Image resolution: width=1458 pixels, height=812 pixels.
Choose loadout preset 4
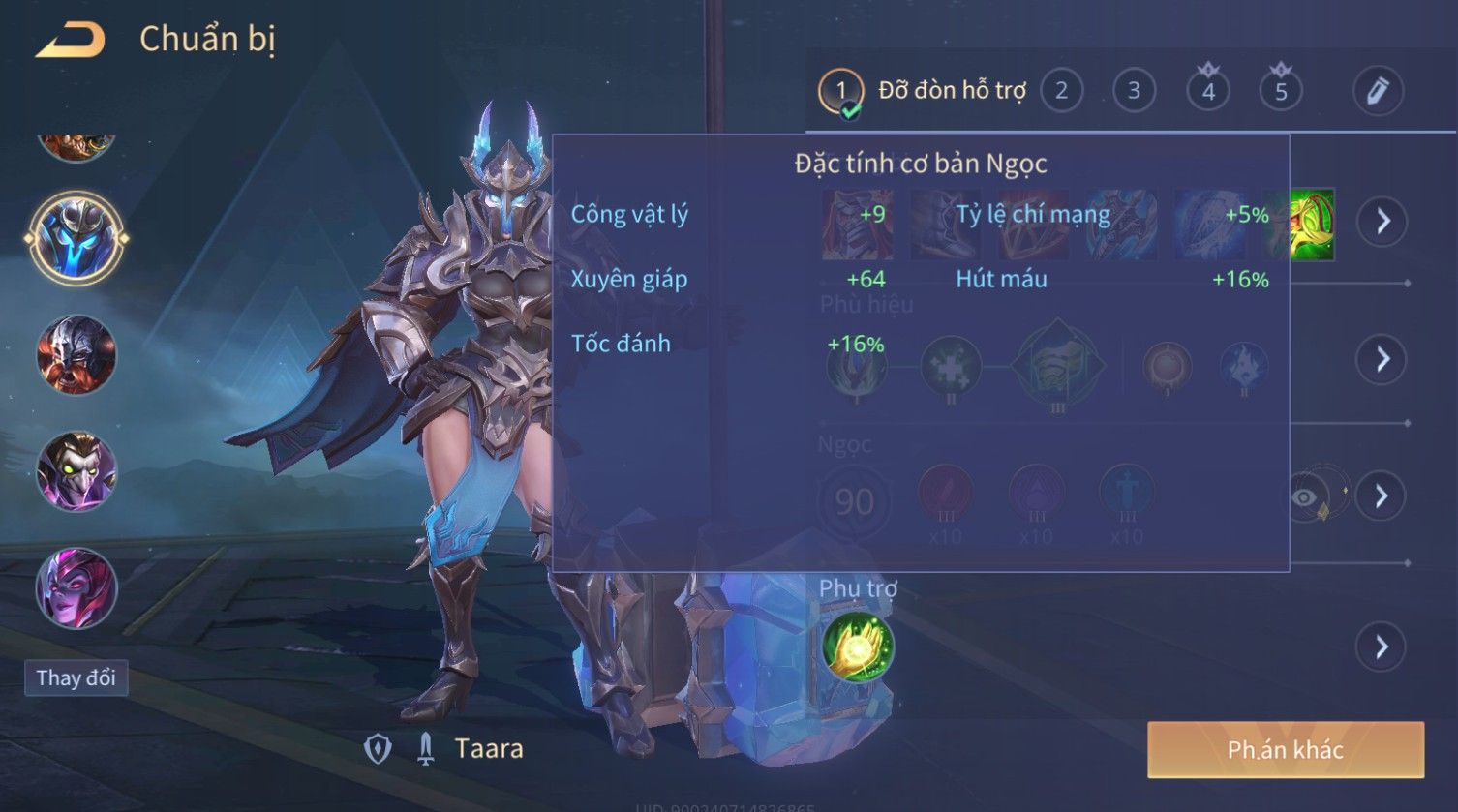click(1208, 91)
